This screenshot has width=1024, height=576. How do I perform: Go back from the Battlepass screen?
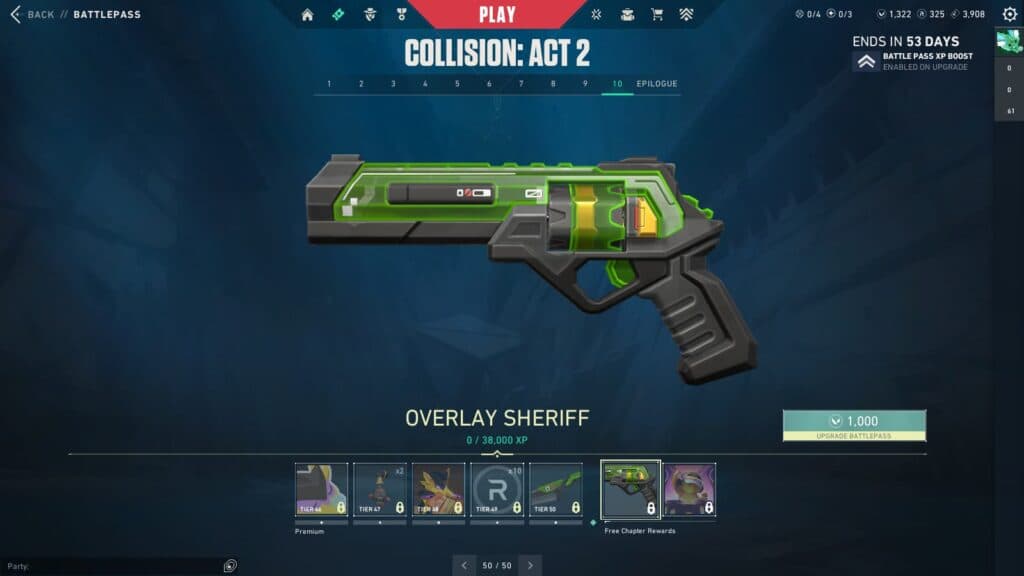tap(32, 15)
